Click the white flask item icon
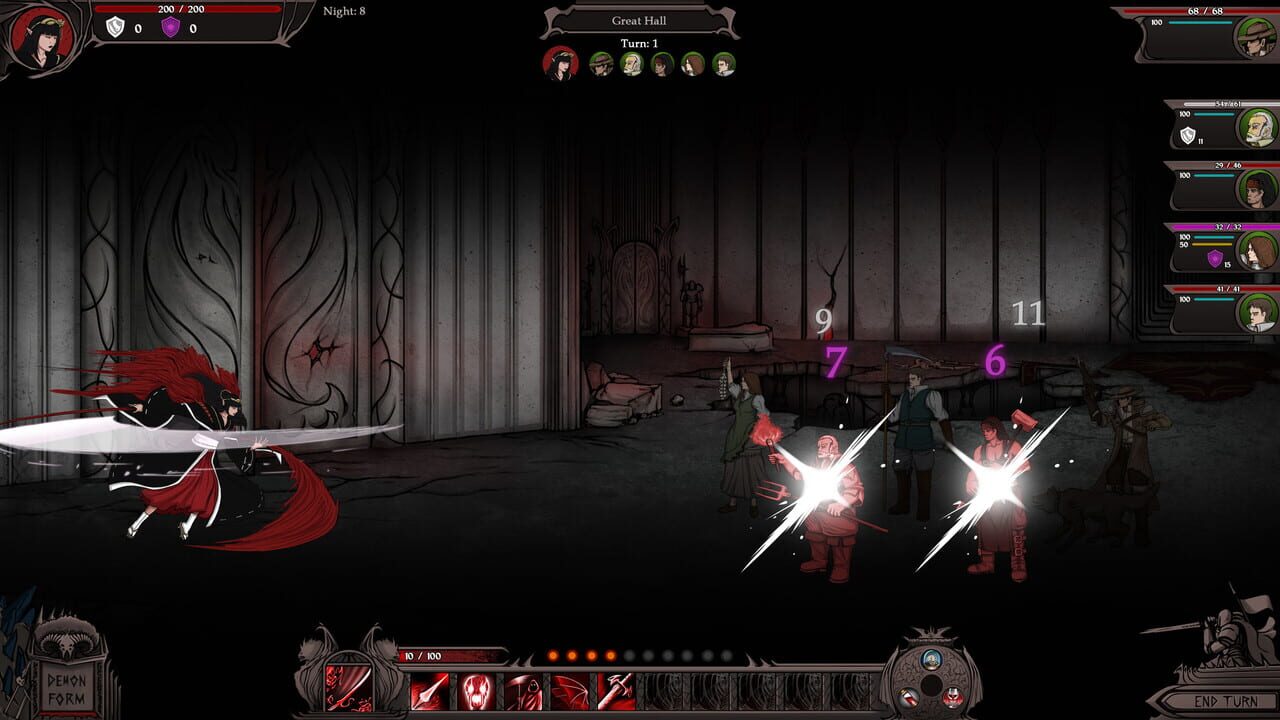The image size is (1280, 720). (x=909, y=697)
